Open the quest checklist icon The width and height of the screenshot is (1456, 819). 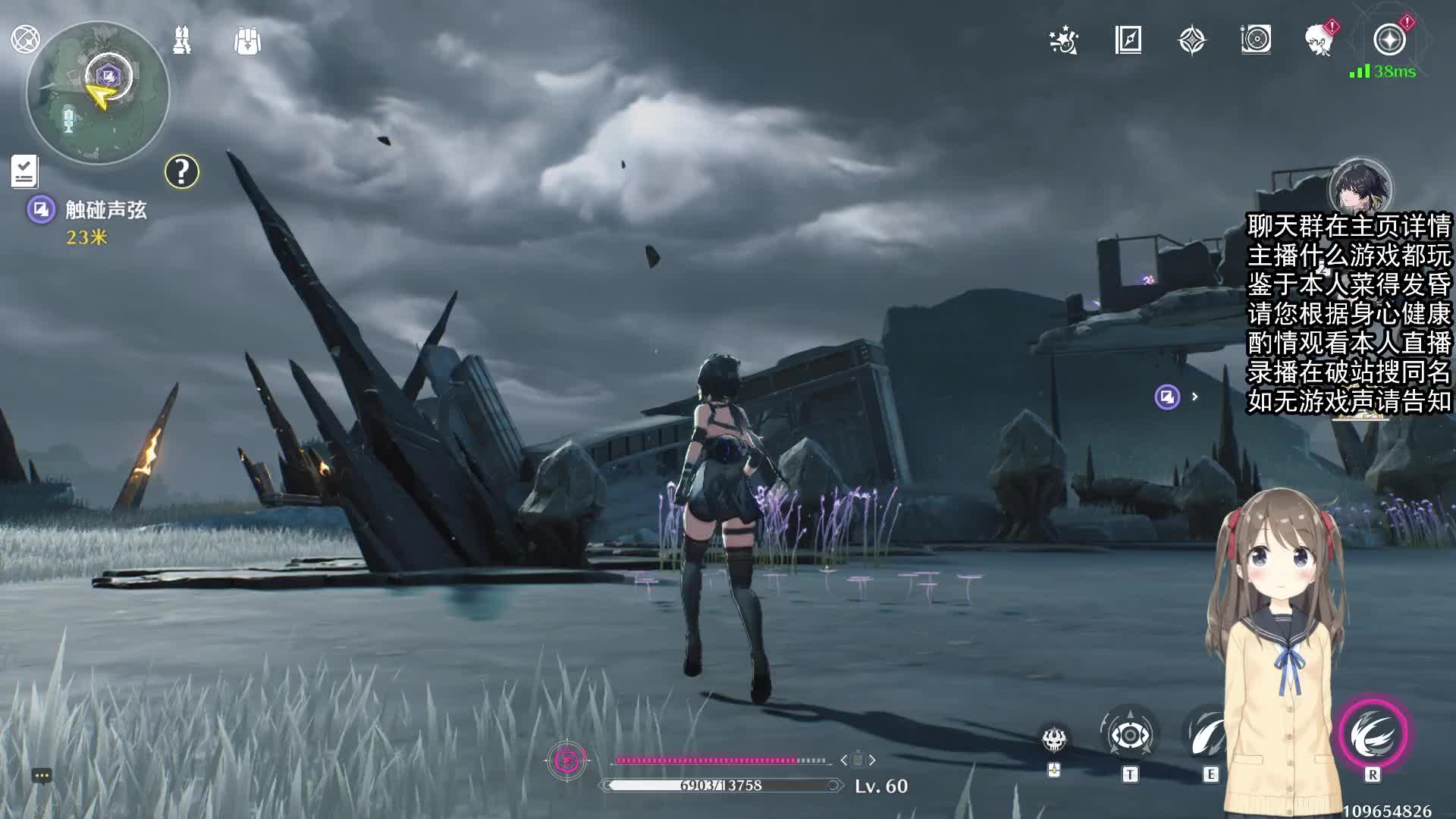24,171
